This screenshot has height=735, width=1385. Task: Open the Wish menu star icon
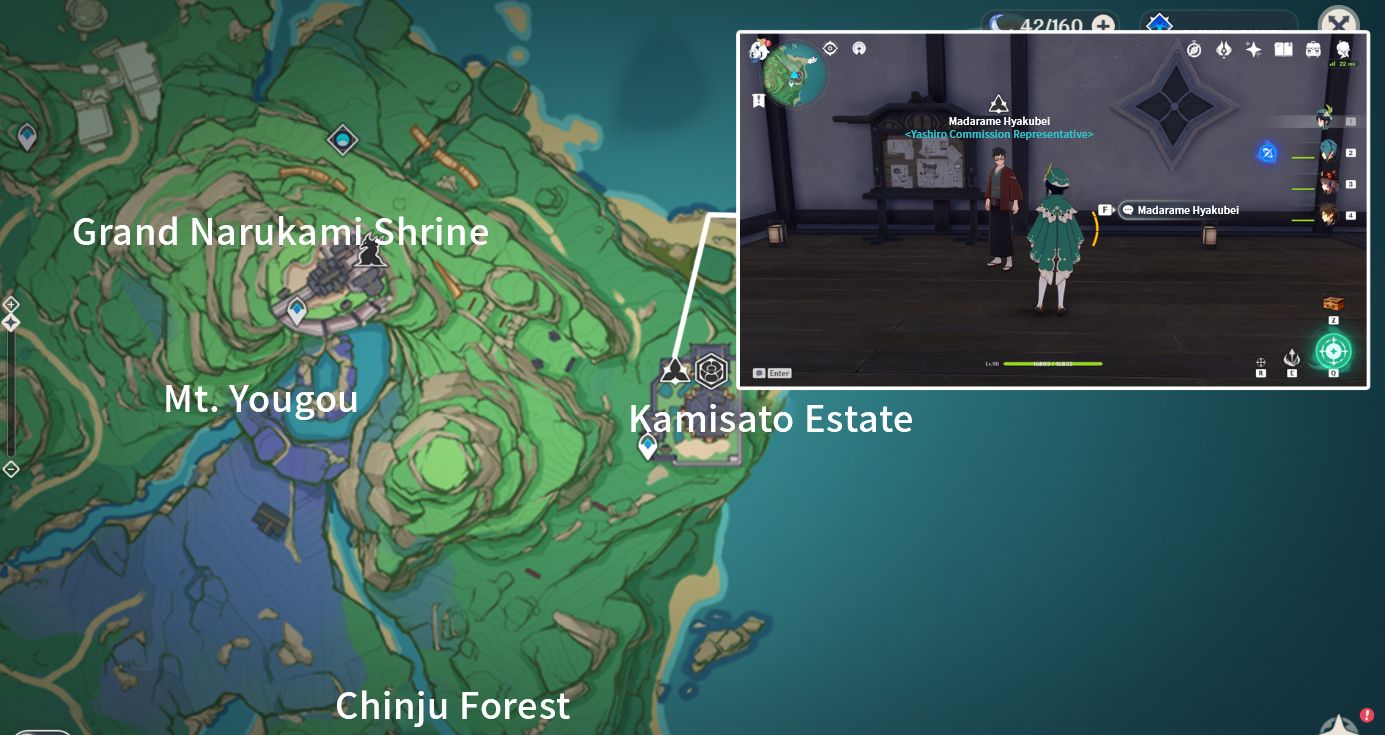(x=1253, y=48)
